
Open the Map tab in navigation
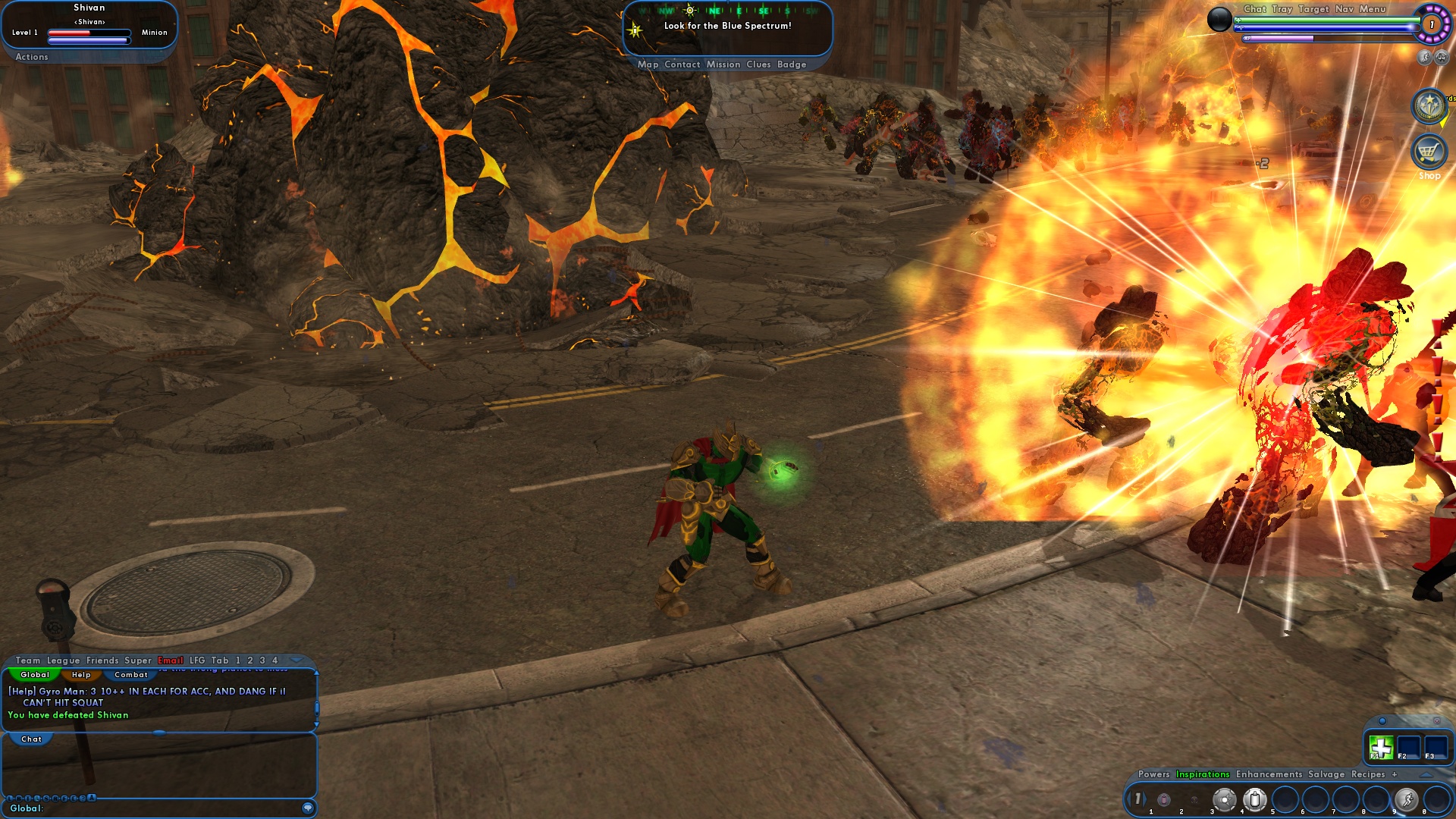click(x=648, y=64)
